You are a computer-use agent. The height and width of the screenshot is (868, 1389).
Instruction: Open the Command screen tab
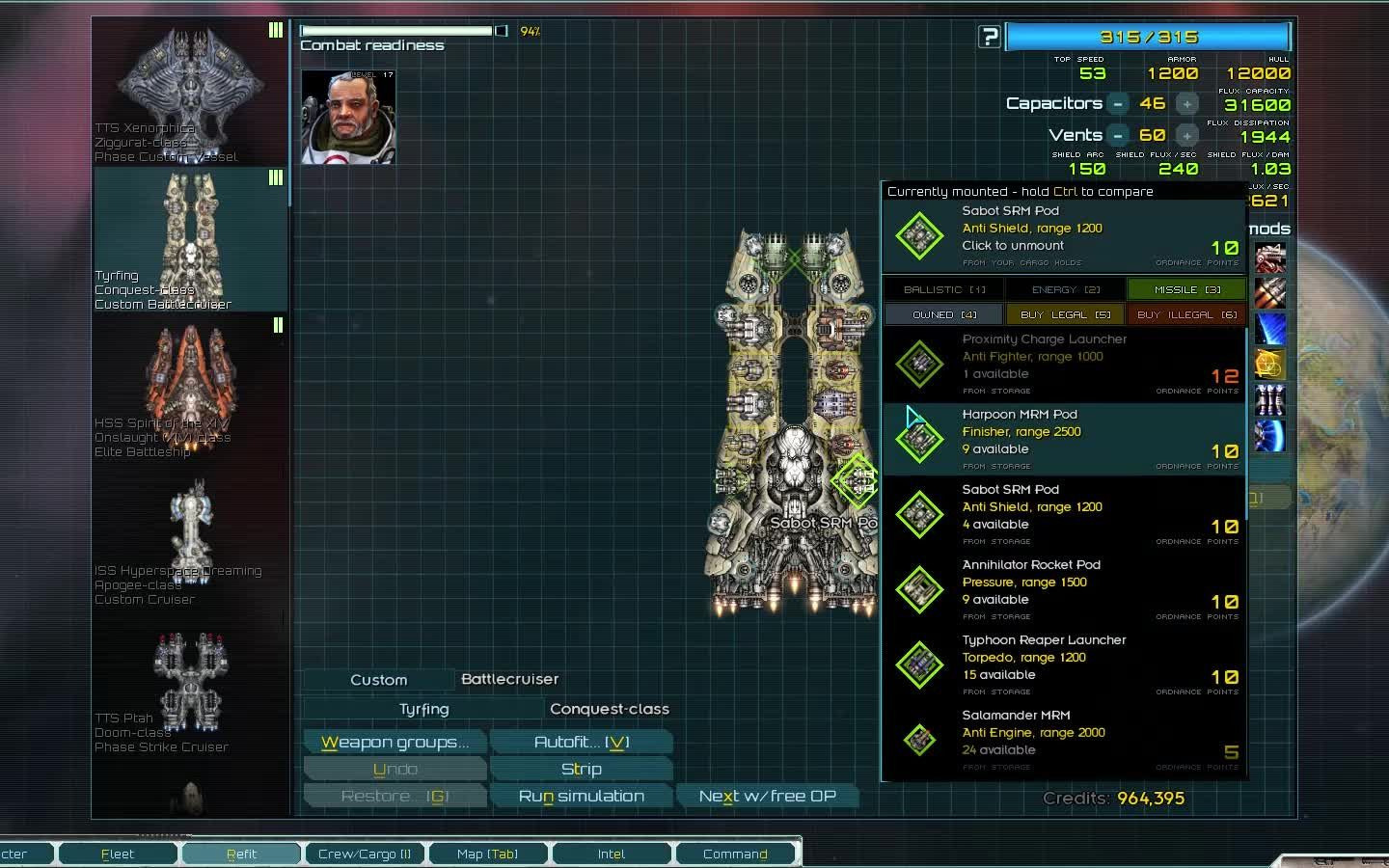(x=736, y=853)
